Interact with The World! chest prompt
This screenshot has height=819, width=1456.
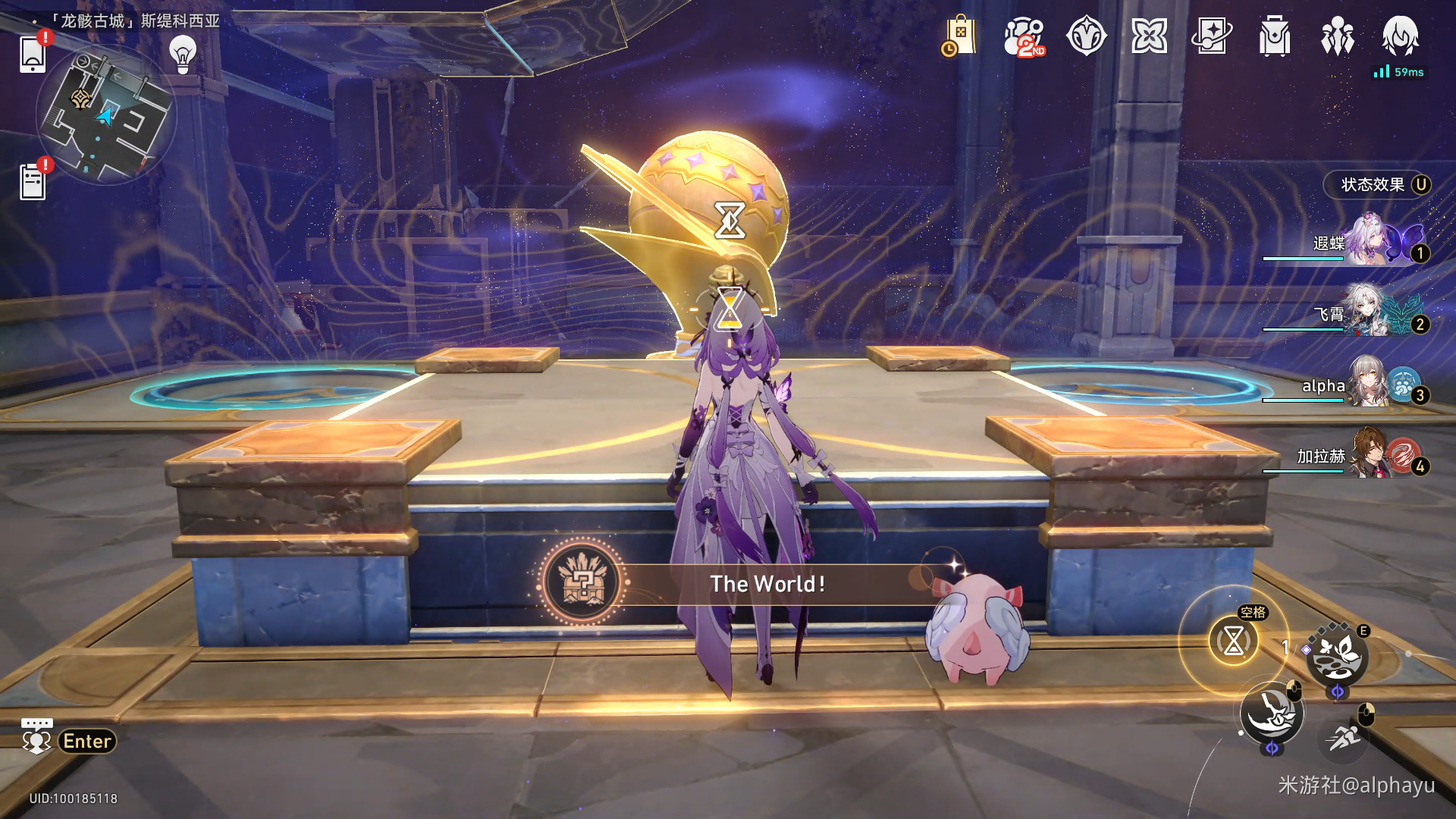766,584
